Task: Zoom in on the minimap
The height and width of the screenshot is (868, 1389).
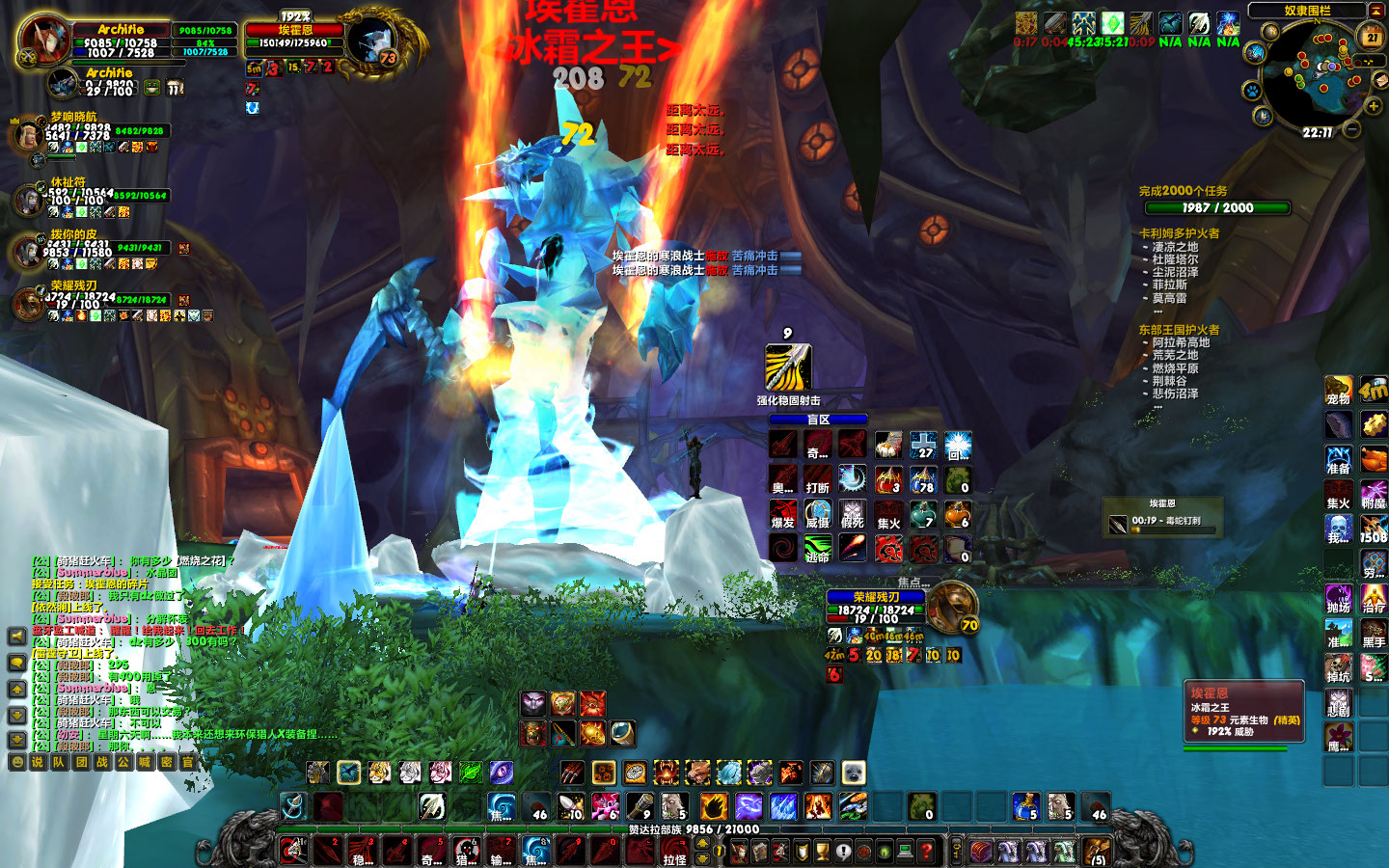Action: point(1373,105)
